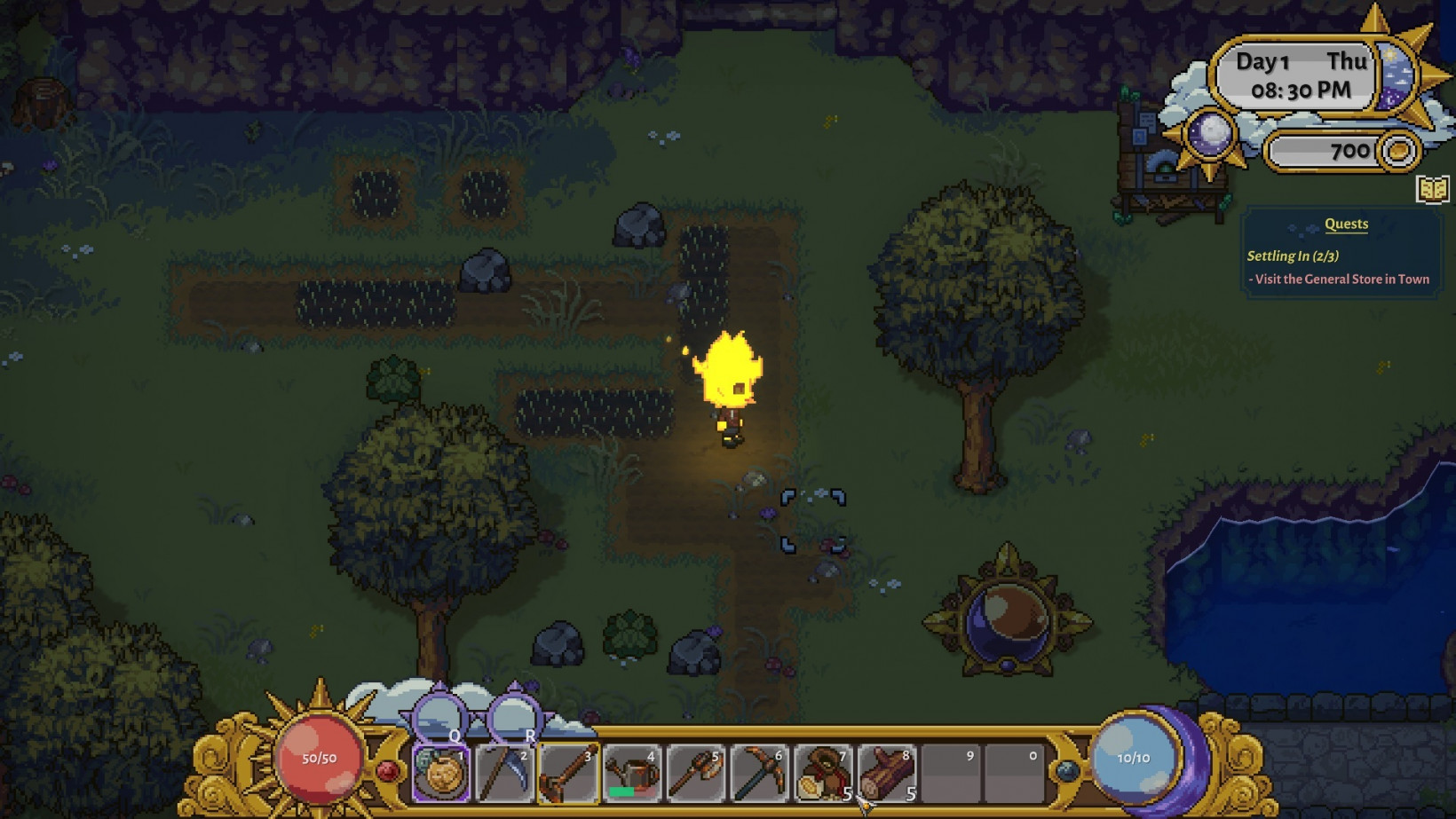Screen dimensions: 1456x819
Task: Select the Settling In quest entry
Action: pos(1293,256)
